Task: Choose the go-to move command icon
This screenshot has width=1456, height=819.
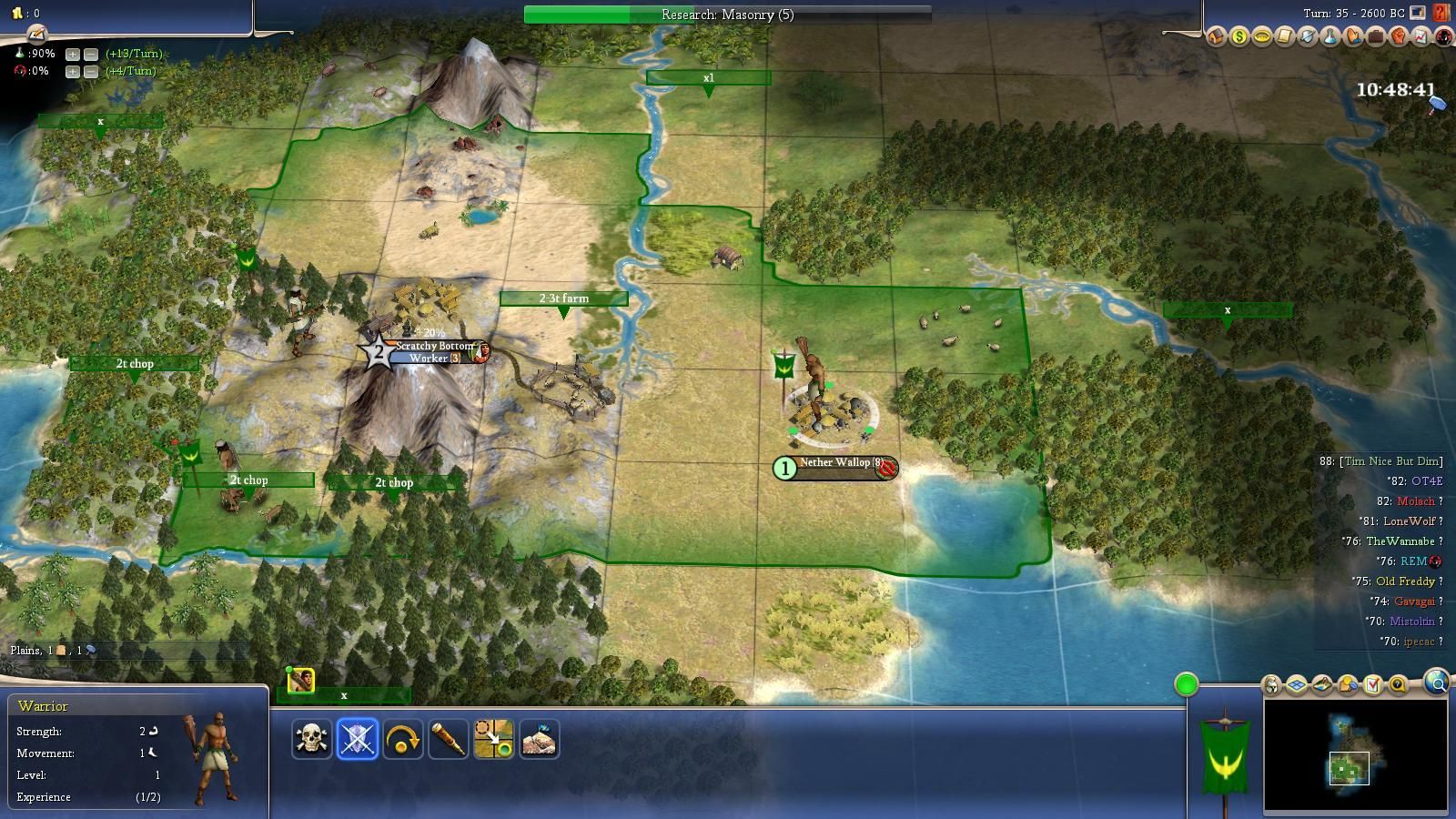Action: (x=494, y=739)
